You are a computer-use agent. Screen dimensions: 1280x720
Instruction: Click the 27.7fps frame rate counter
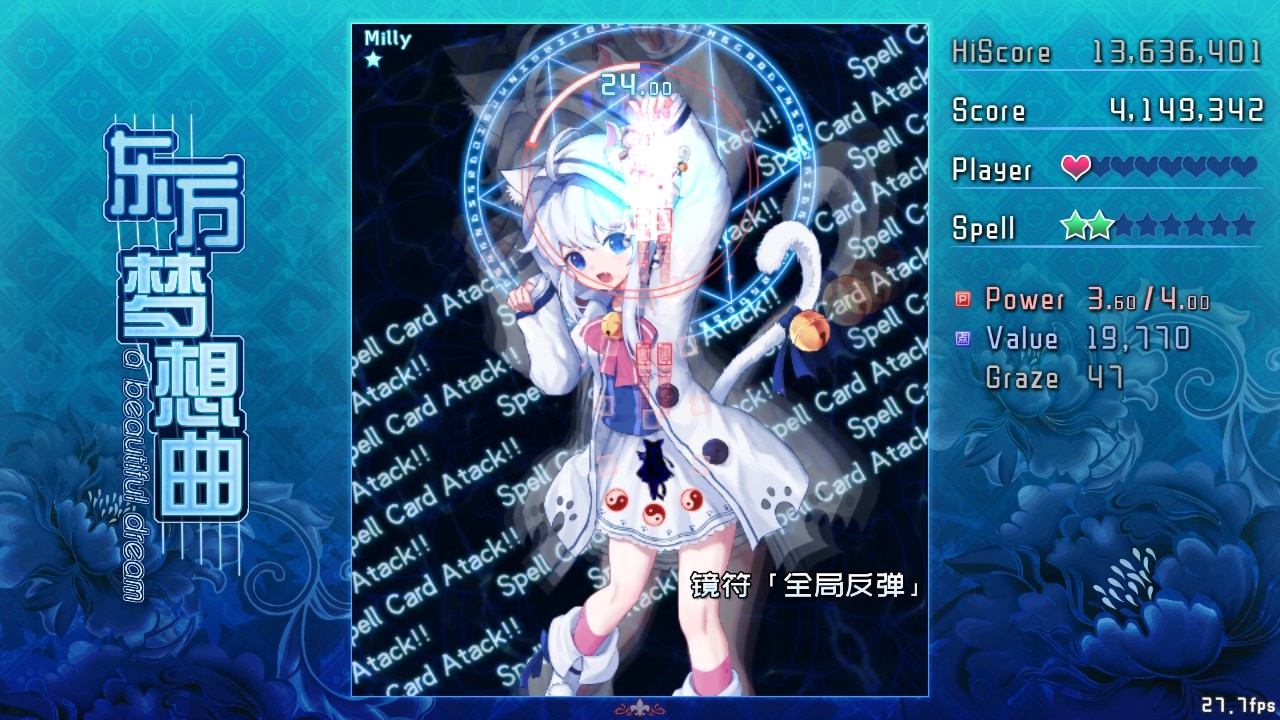click(1240, 706)
